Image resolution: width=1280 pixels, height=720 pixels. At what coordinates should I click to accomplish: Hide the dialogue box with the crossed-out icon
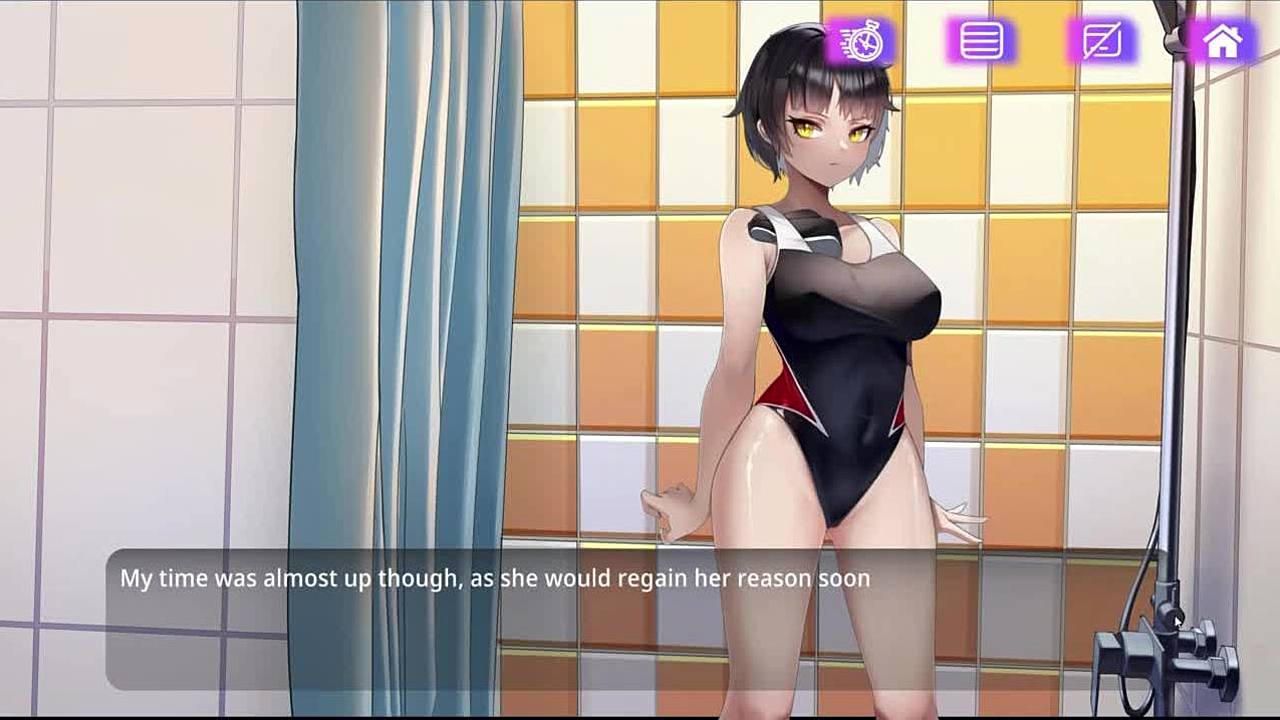pyautogui.click(x=1102, y=42)
